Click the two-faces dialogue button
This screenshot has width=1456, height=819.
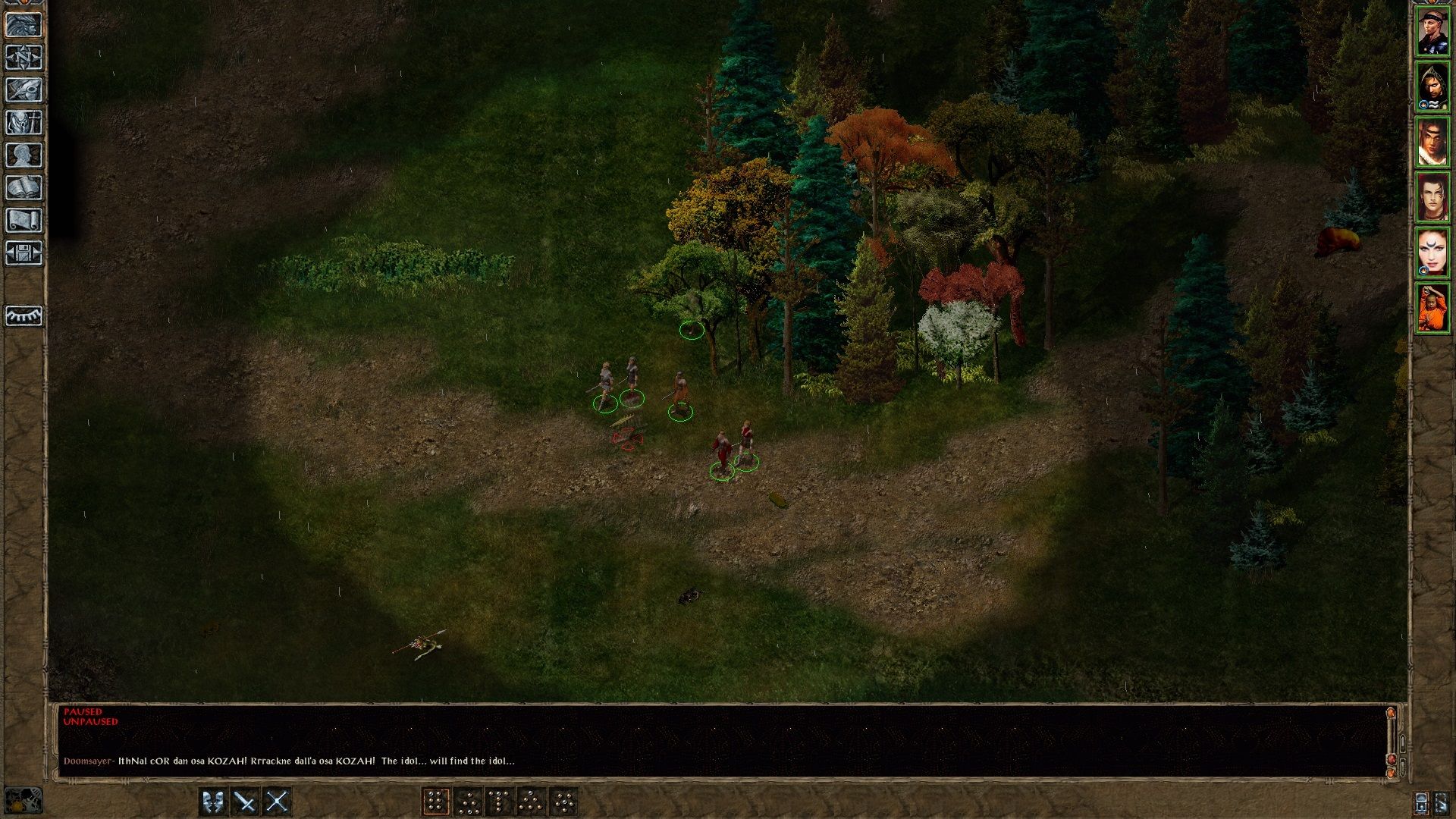click(213, 802)
